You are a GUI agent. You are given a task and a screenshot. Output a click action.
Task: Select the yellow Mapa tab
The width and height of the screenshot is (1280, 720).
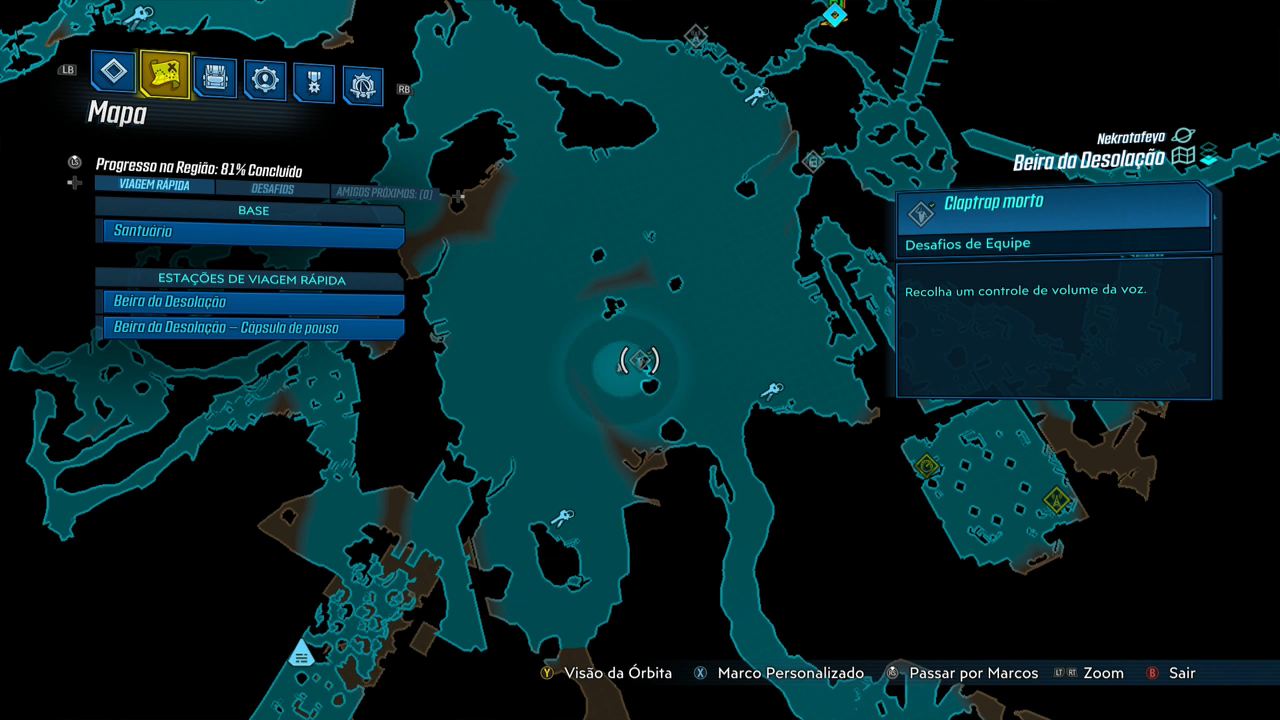click(165, 73)
